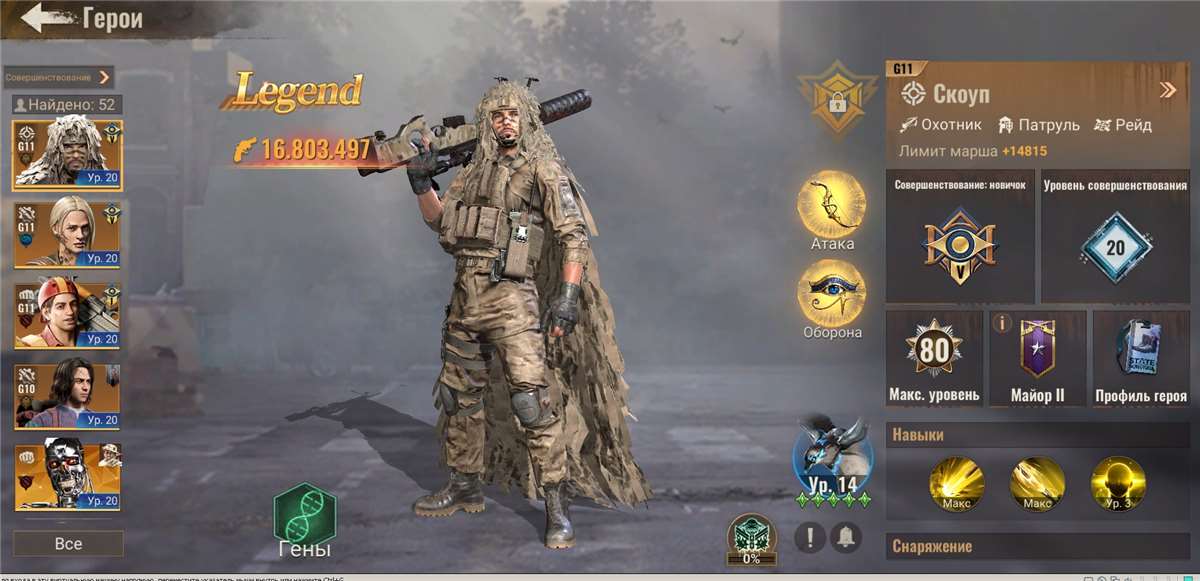Select the Terminator robot hero portrait
Image resolution: width=1200 pixels, height=581 pixels.
(x=67, y=476)
